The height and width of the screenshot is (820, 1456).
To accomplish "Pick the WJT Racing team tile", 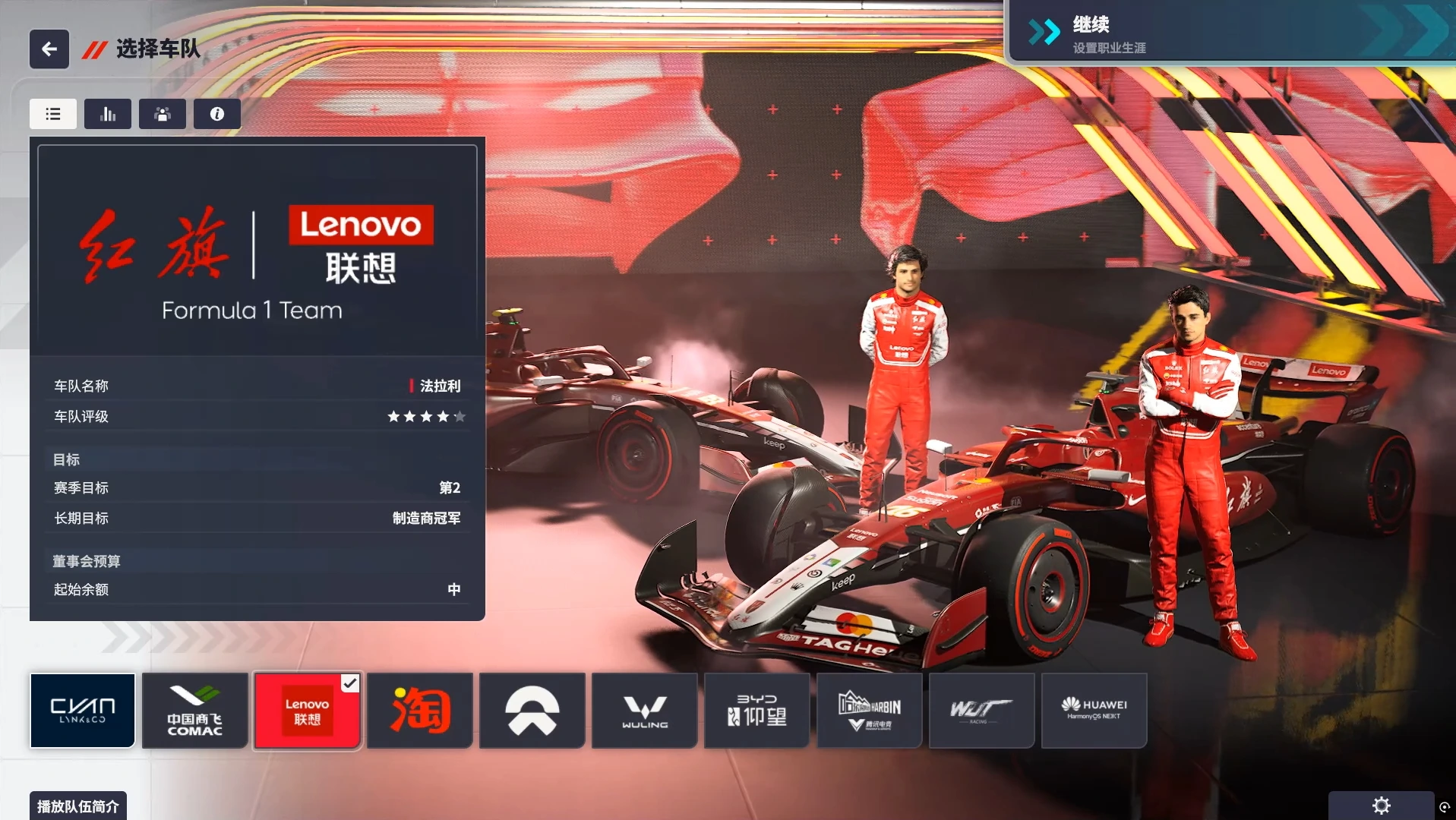I will 982,711.
